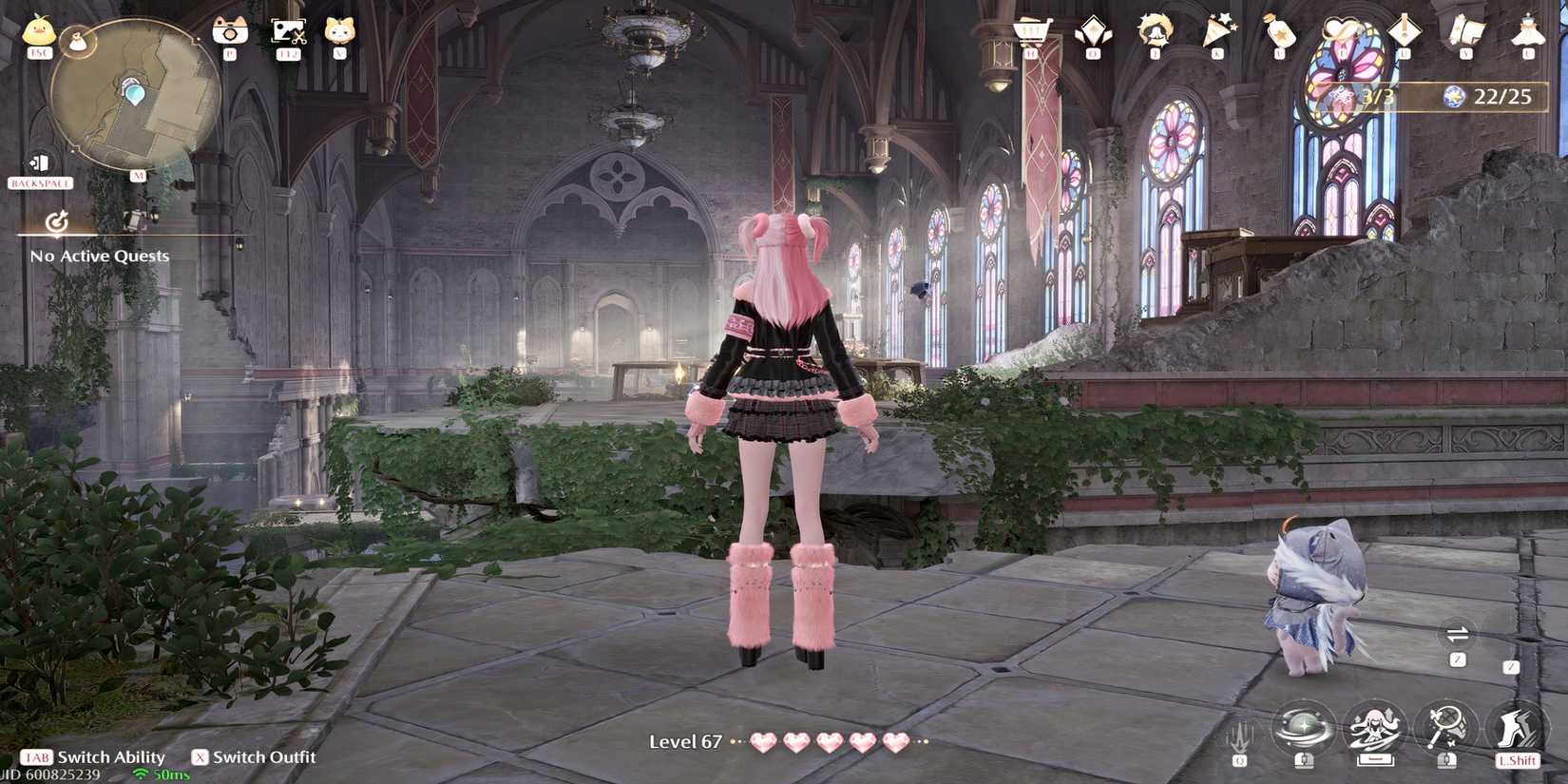Expand the minimap labeled M
The height and width of the screenshot is (784, 1568).
pyautogui.click(x=136, y=177)
